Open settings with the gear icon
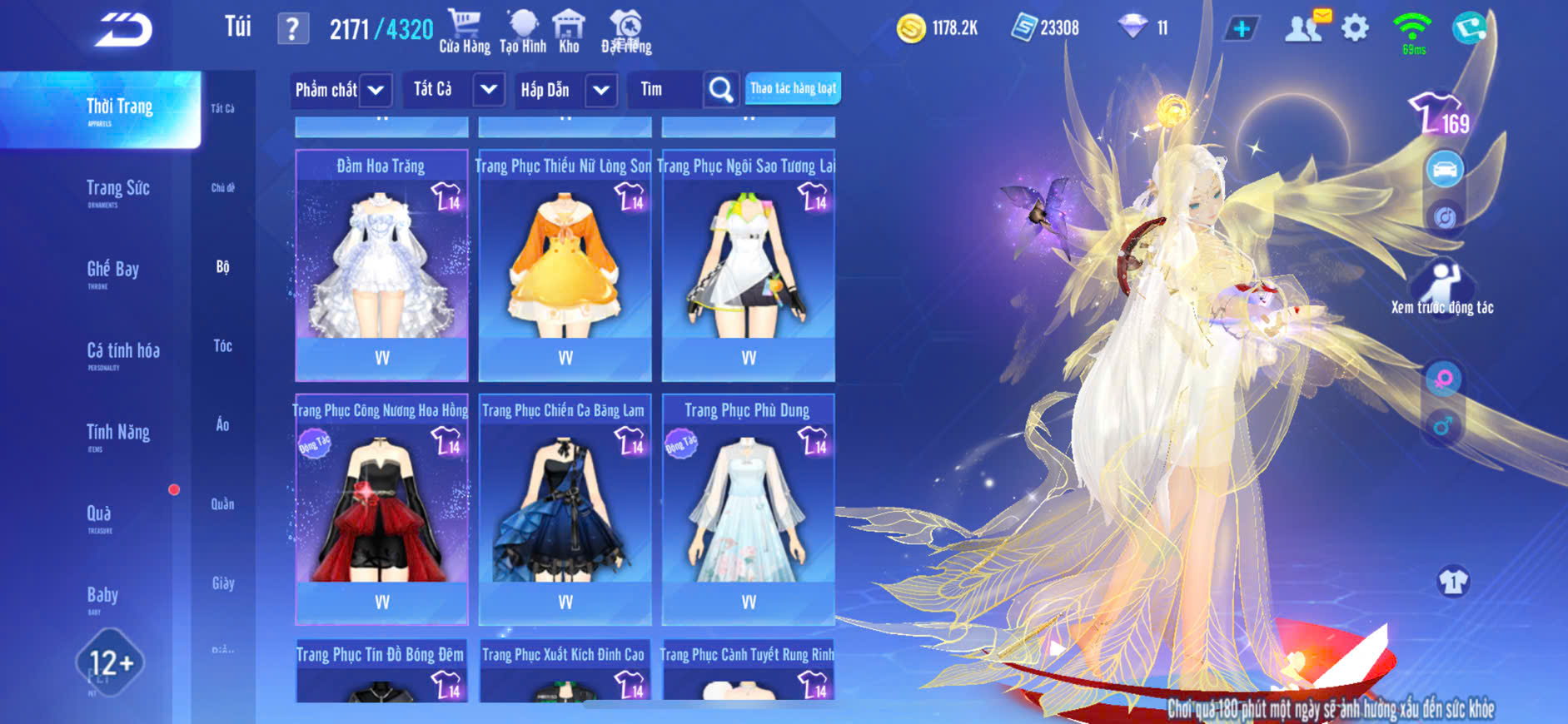This screenshot has width=1568, height=724. (x=1355, y=28)
